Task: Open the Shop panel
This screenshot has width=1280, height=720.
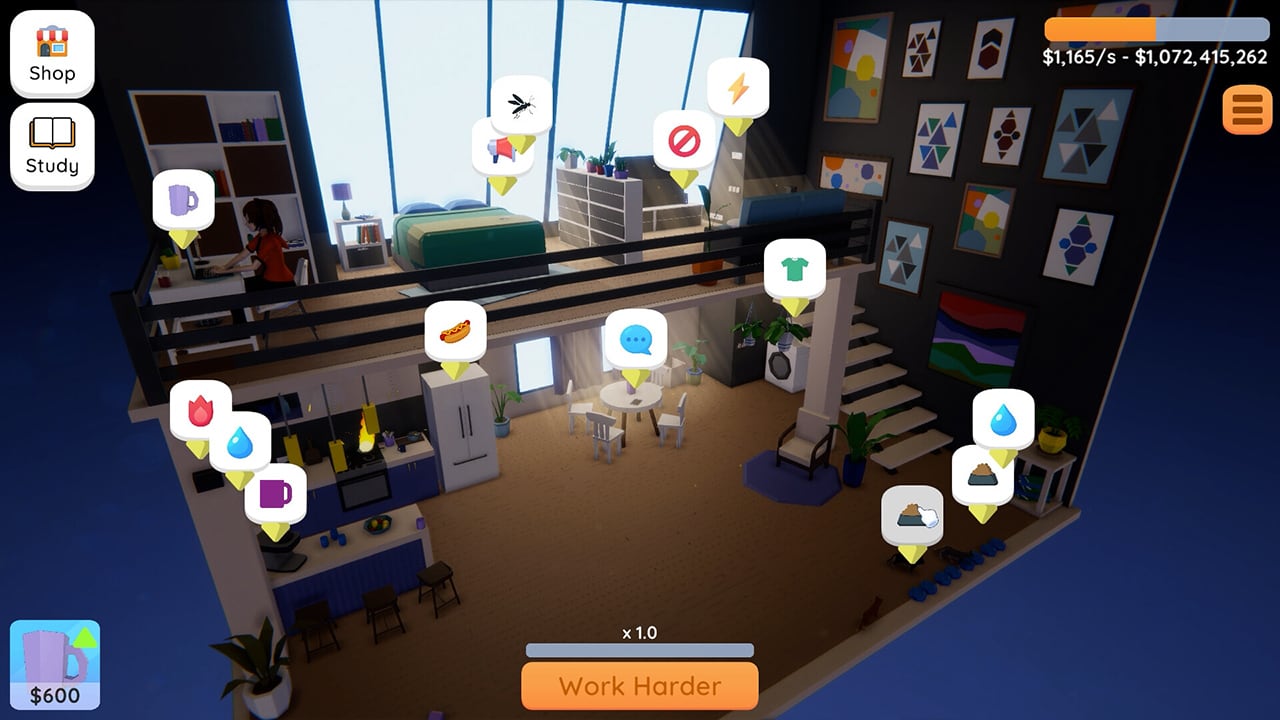Action: [x=51, y=53]
